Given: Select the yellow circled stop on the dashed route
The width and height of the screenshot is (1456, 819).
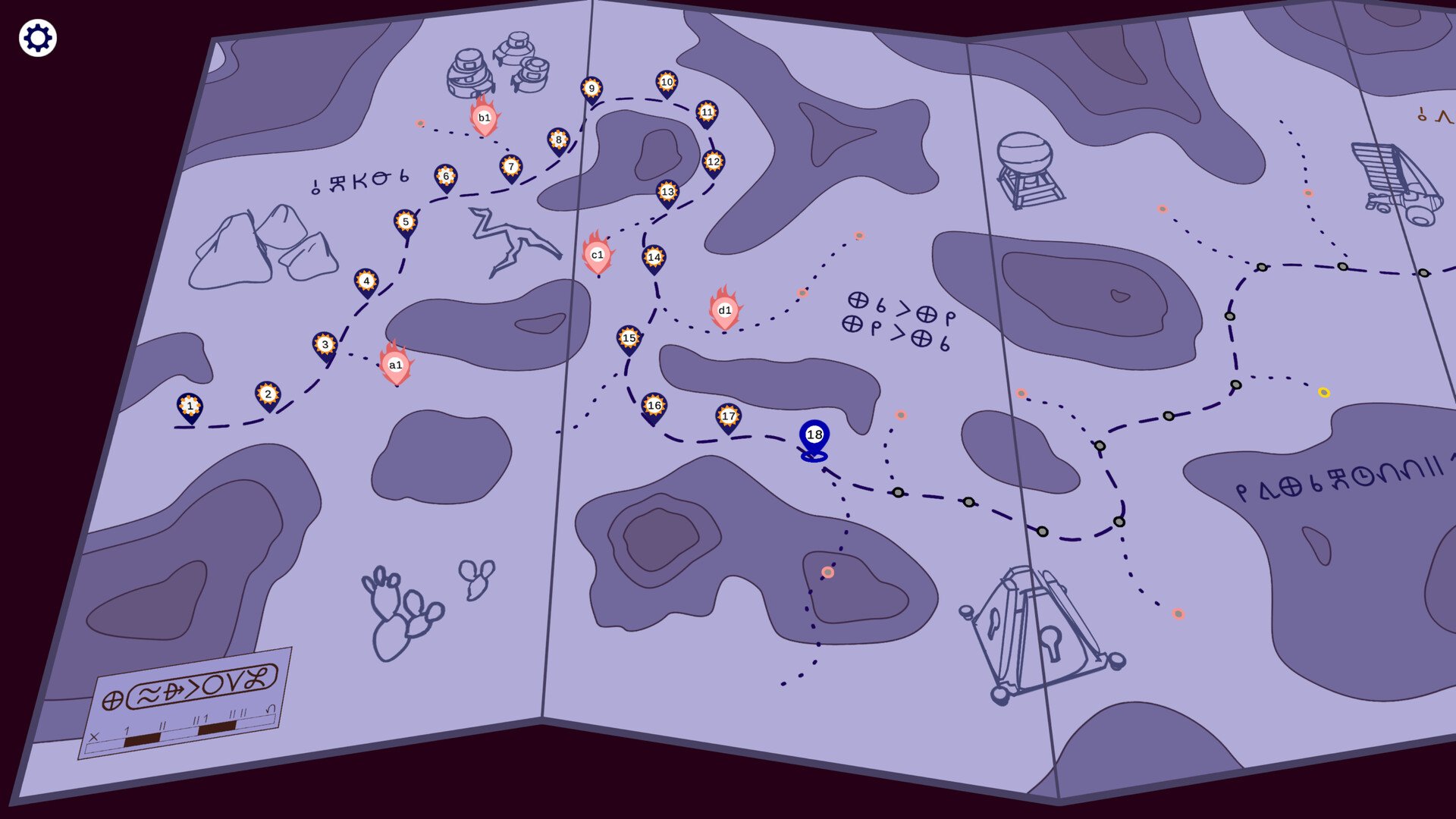Looking at the screenshot, I should click(x=1323, y=393).
